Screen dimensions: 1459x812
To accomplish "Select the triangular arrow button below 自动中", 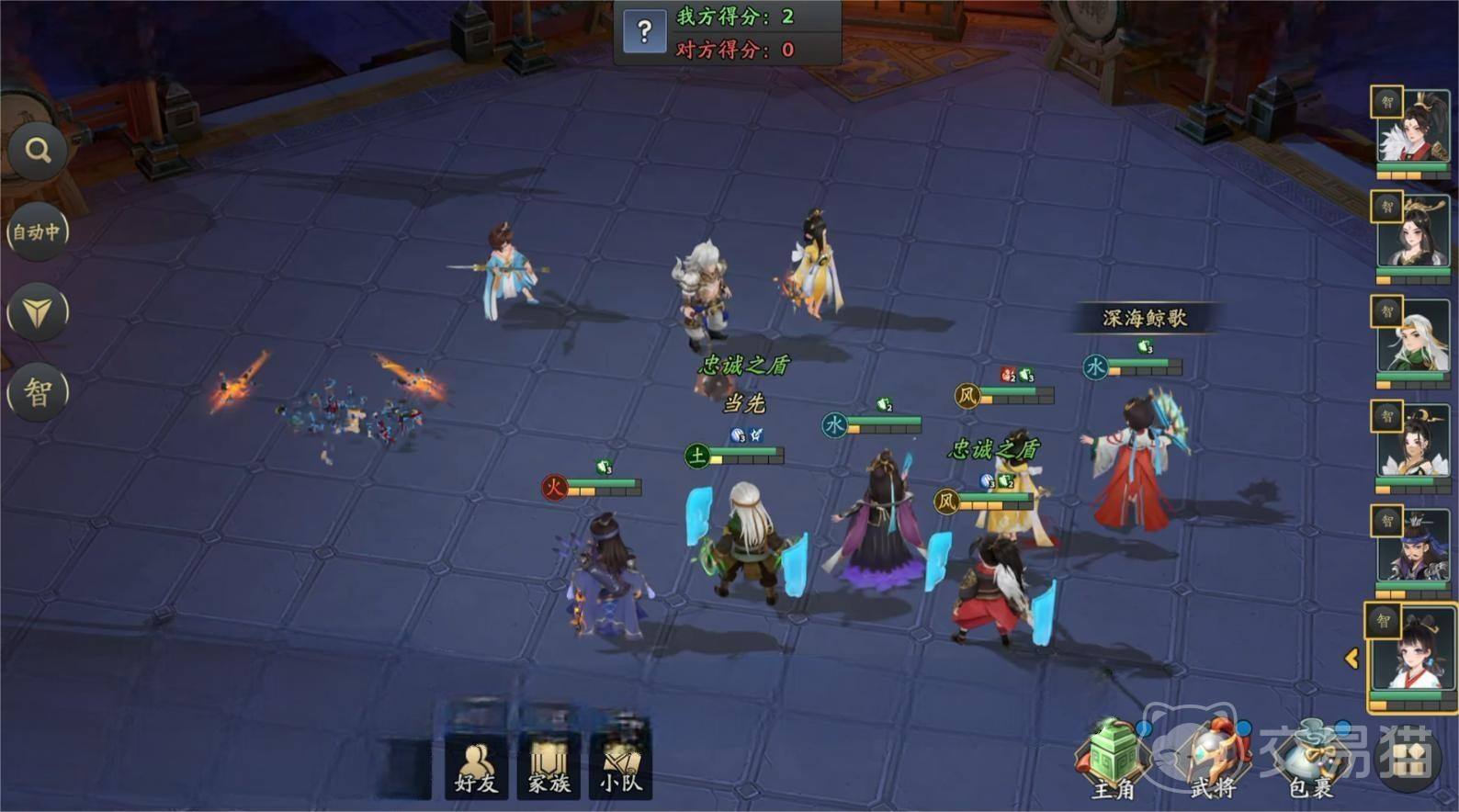I will tap(37, 312).
